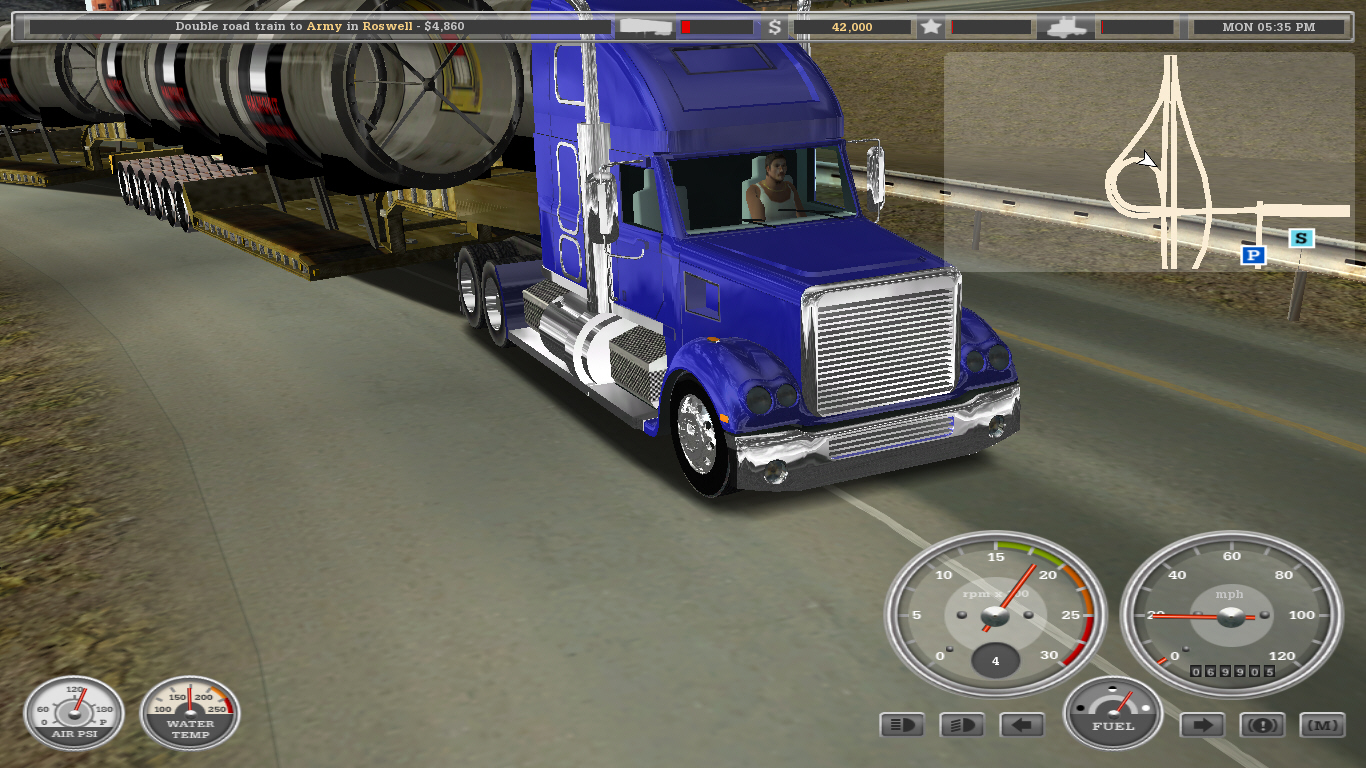Activate the left turn signal arrow
Viewport: 1366px width, 768px height.
tap(1021, 725)
